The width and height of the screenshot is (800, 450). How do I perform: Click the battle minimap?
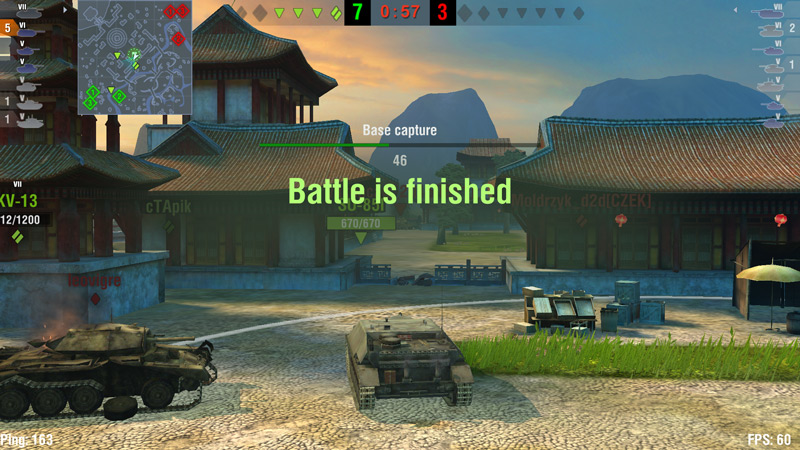click(135, 57)
